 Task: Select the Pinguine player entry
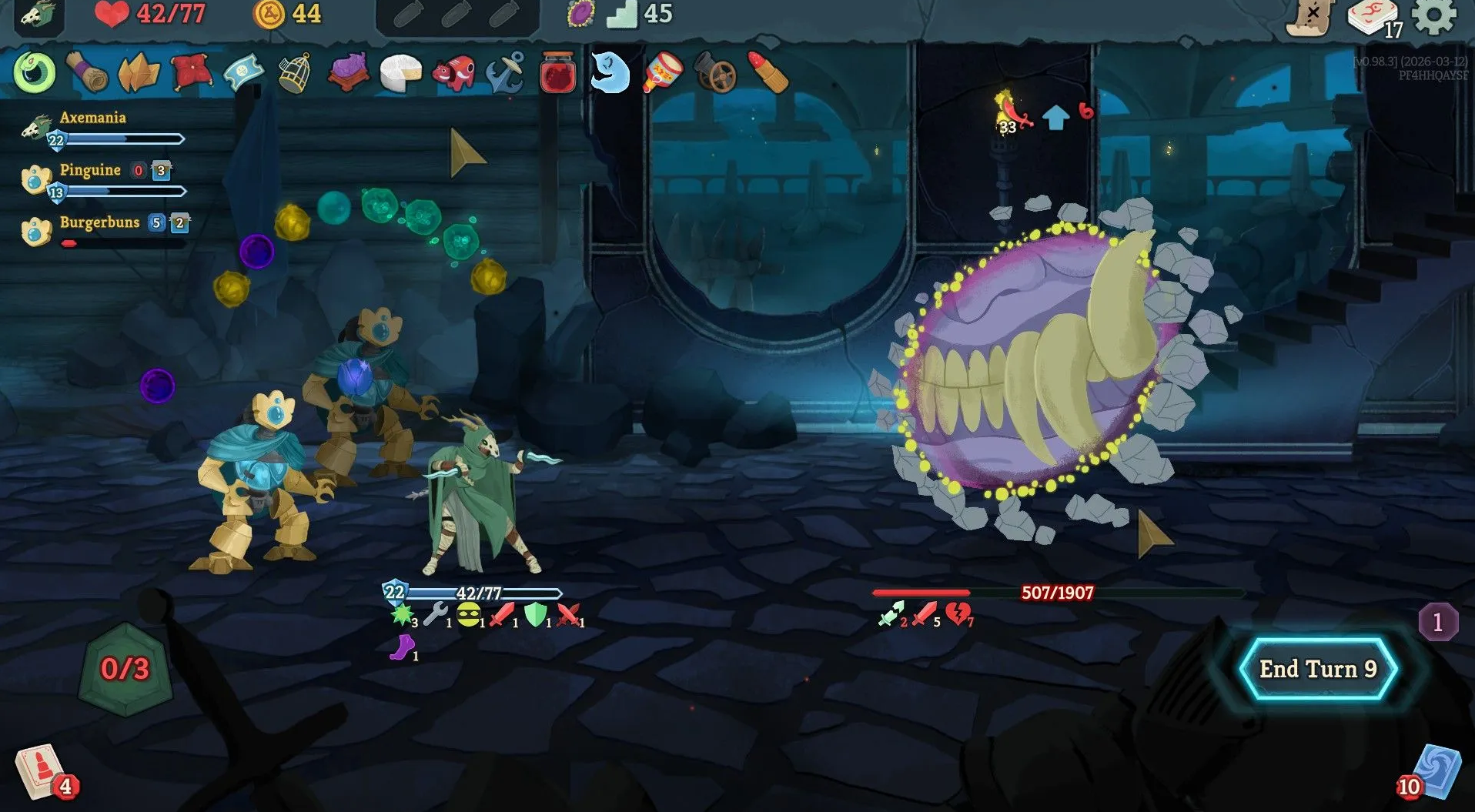(90, 179)
